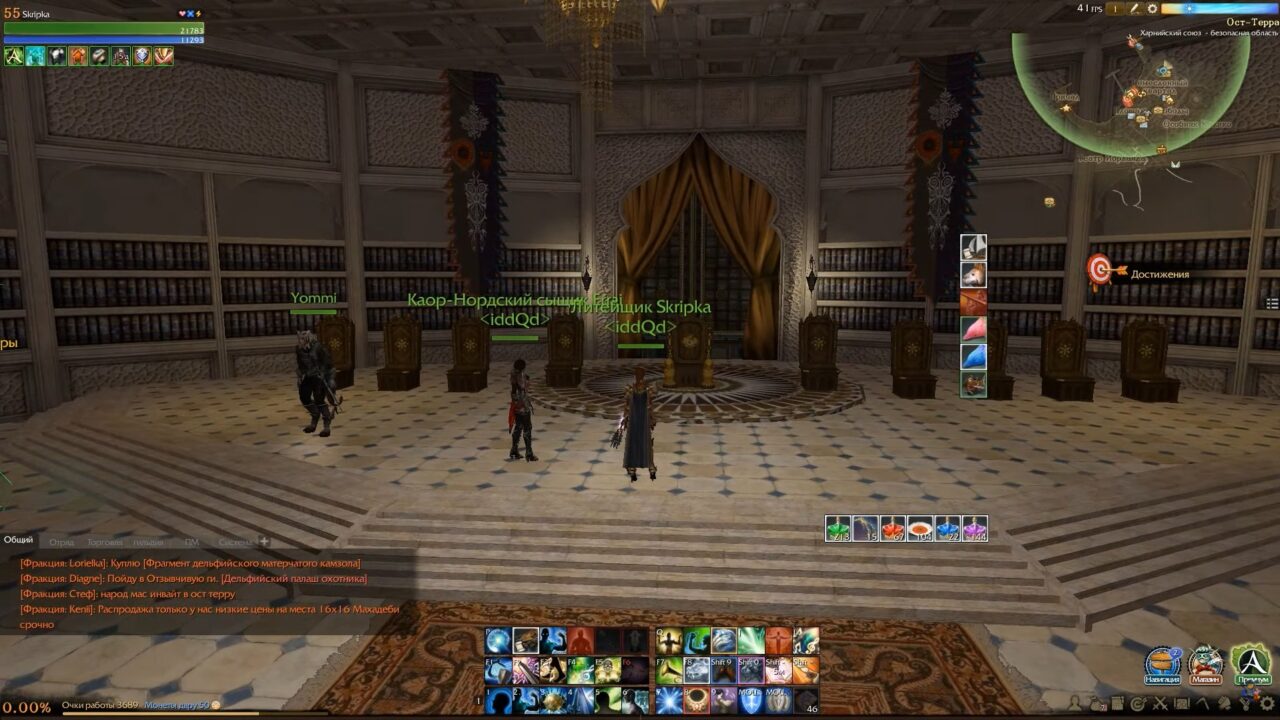Open the Достижения achievements tracker
The height and width of the screenshot is (720, 1280).
pos(1100,270)
